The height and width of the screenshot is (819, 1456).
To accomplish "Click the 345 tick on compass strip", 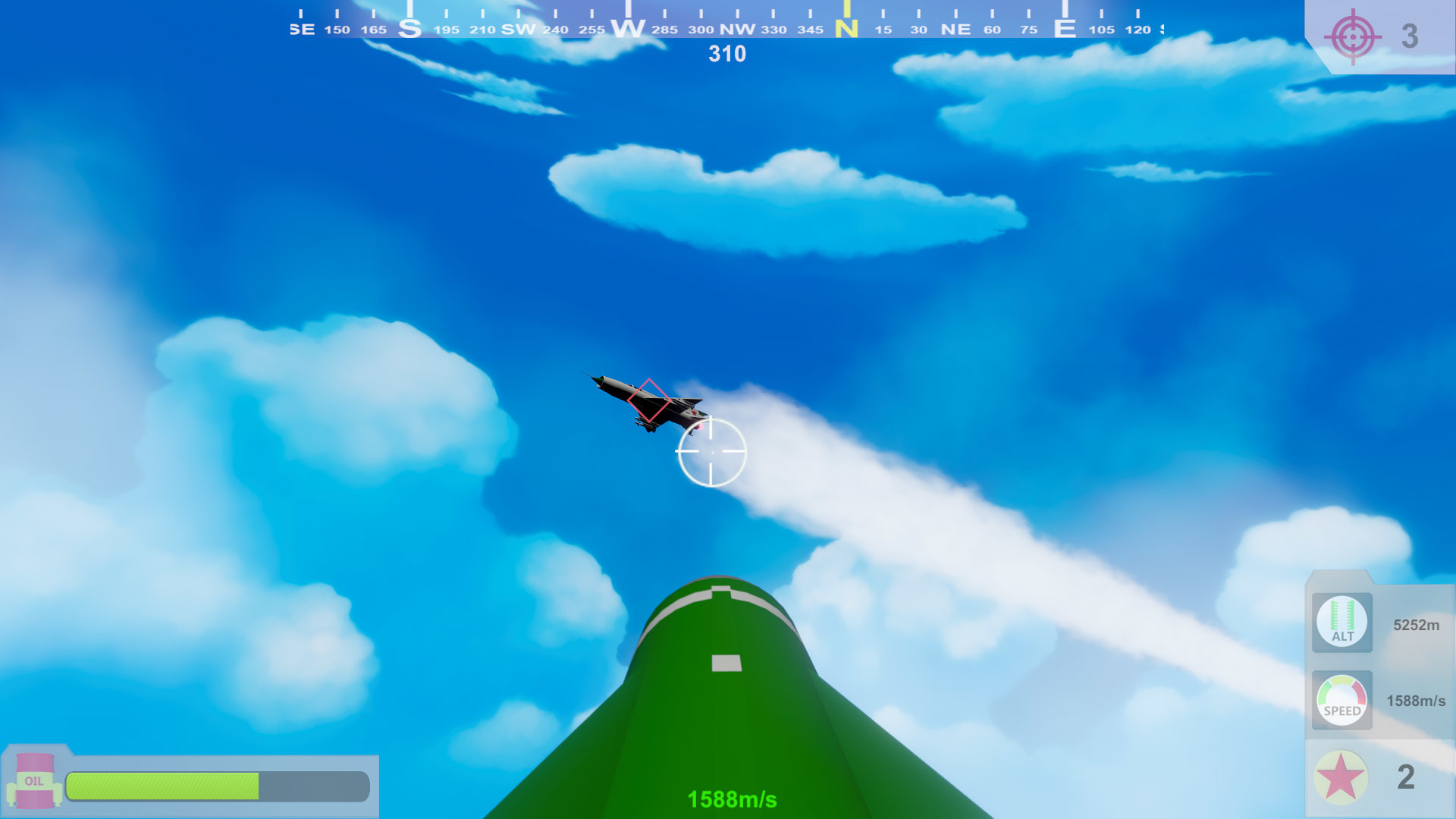I will click(x=811, y=29).
